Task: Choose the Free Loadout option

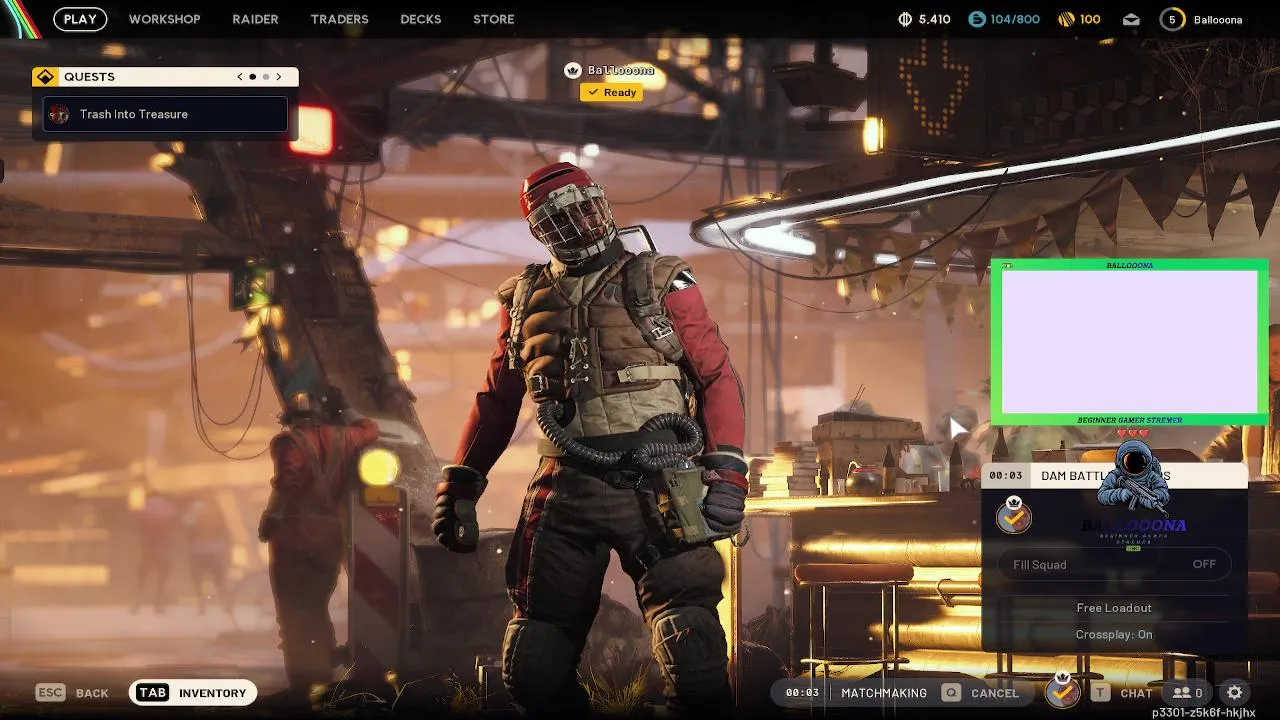Action: [1114, 608]
